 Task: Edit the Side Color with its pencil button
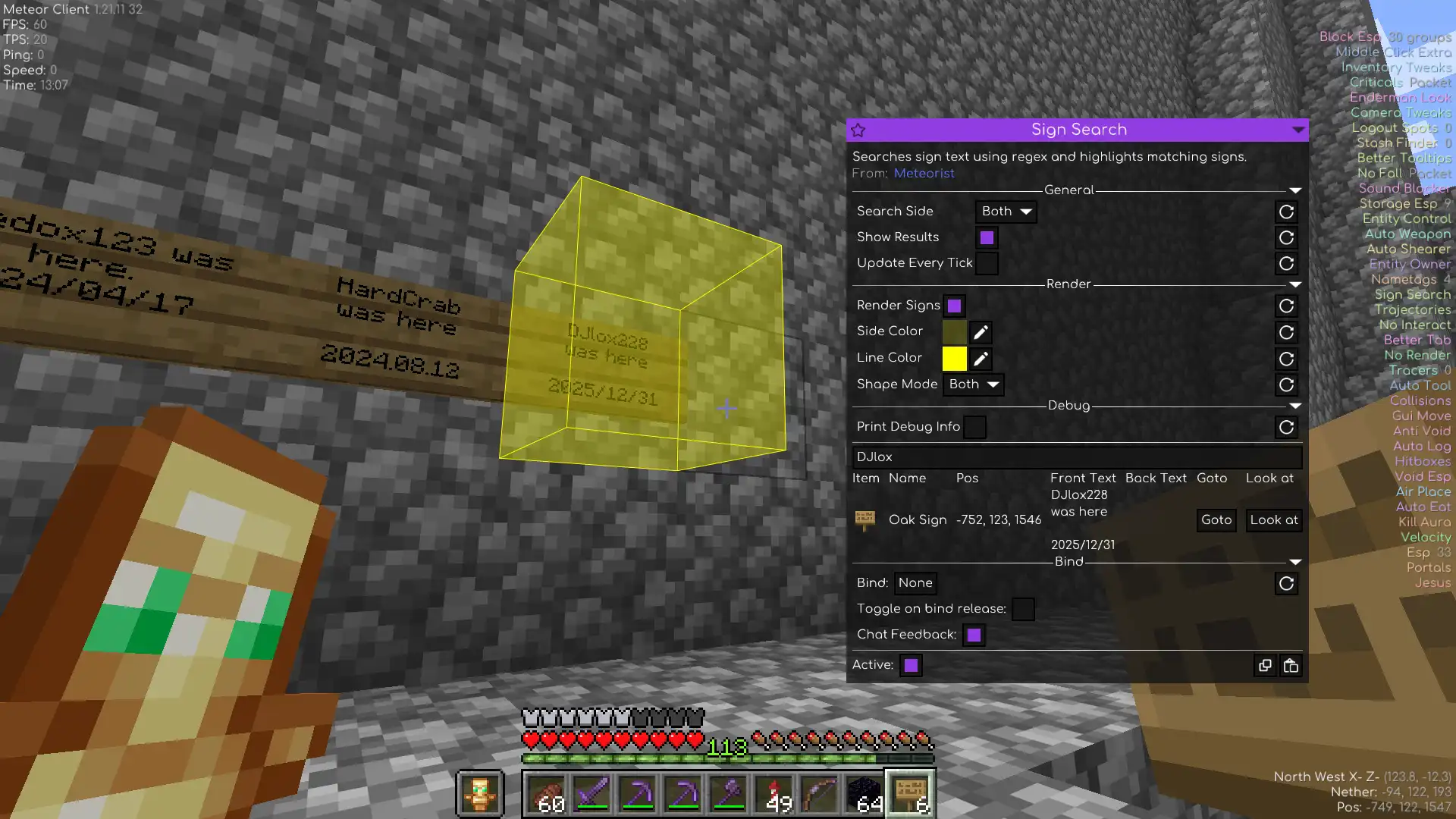(x=981, y=332)
